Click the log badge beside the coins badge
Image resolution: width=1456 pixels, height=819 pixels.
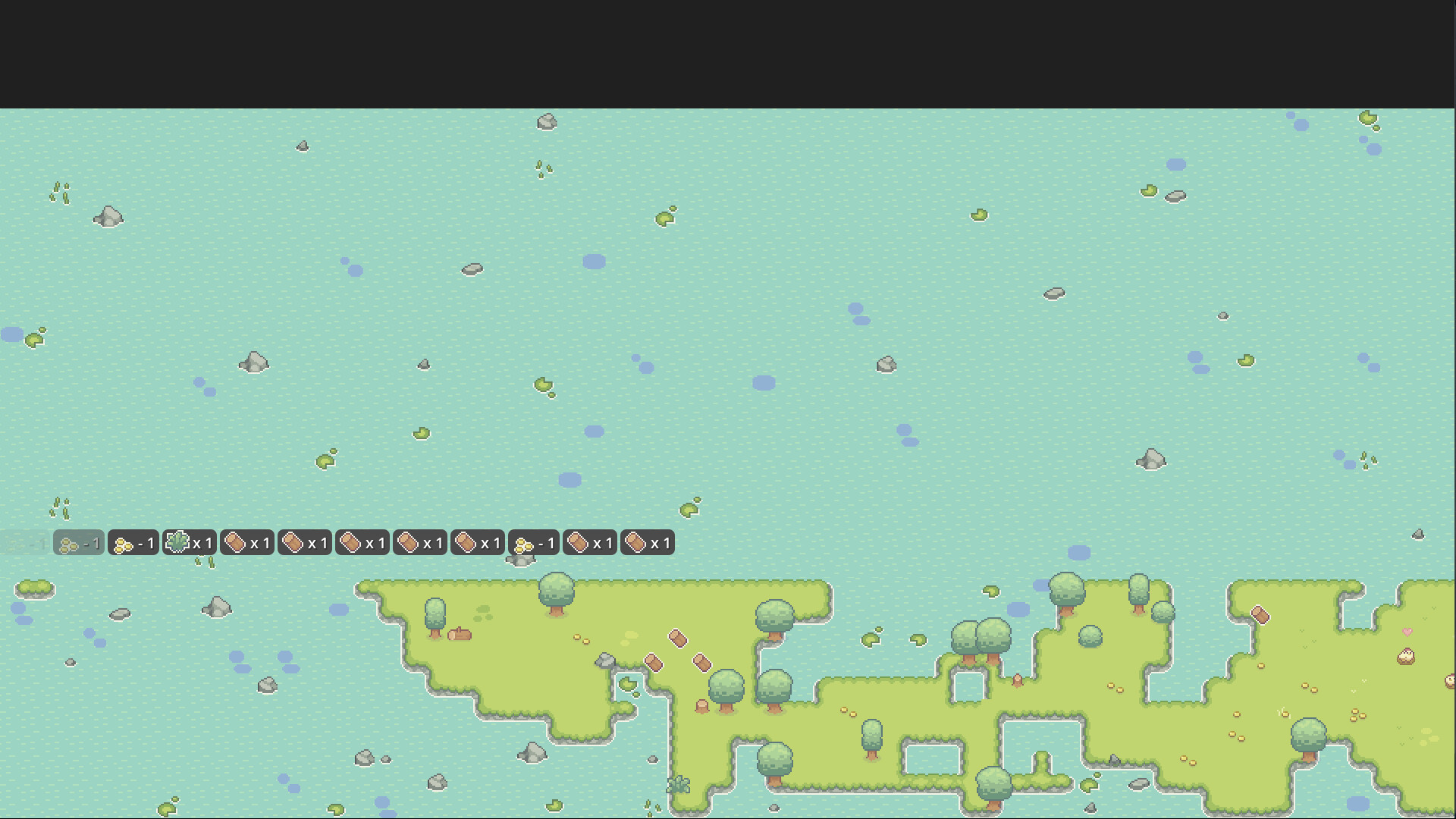tap(590, 543)
